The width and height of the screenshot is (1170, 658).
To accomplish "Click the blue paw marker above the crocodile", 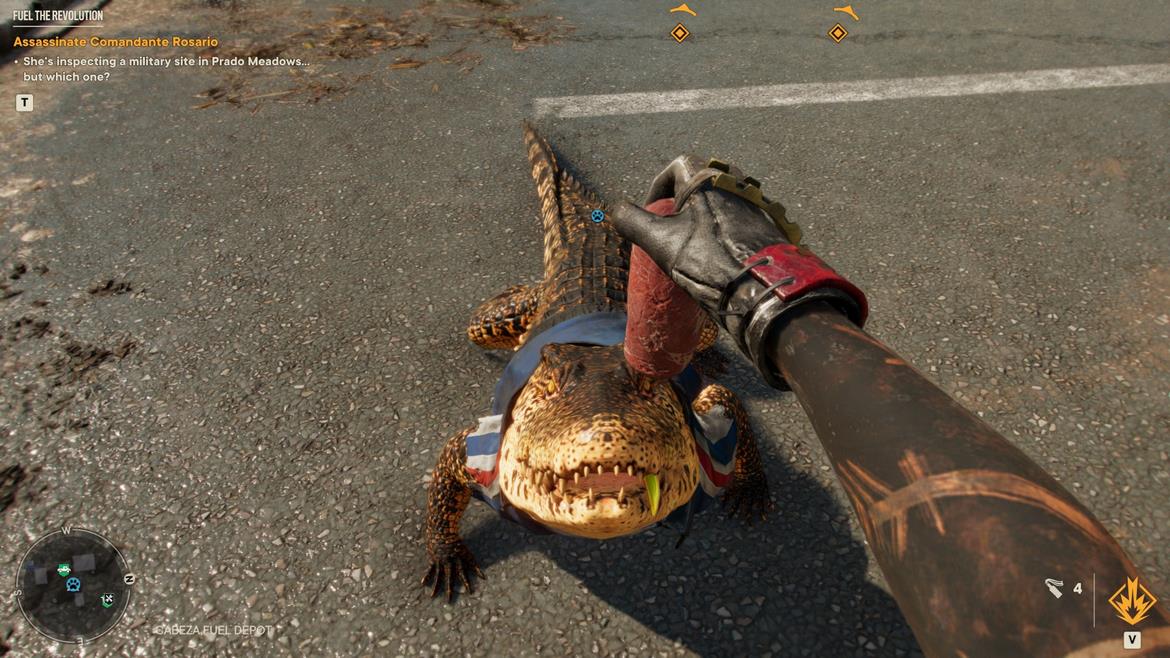I will 597,215.
